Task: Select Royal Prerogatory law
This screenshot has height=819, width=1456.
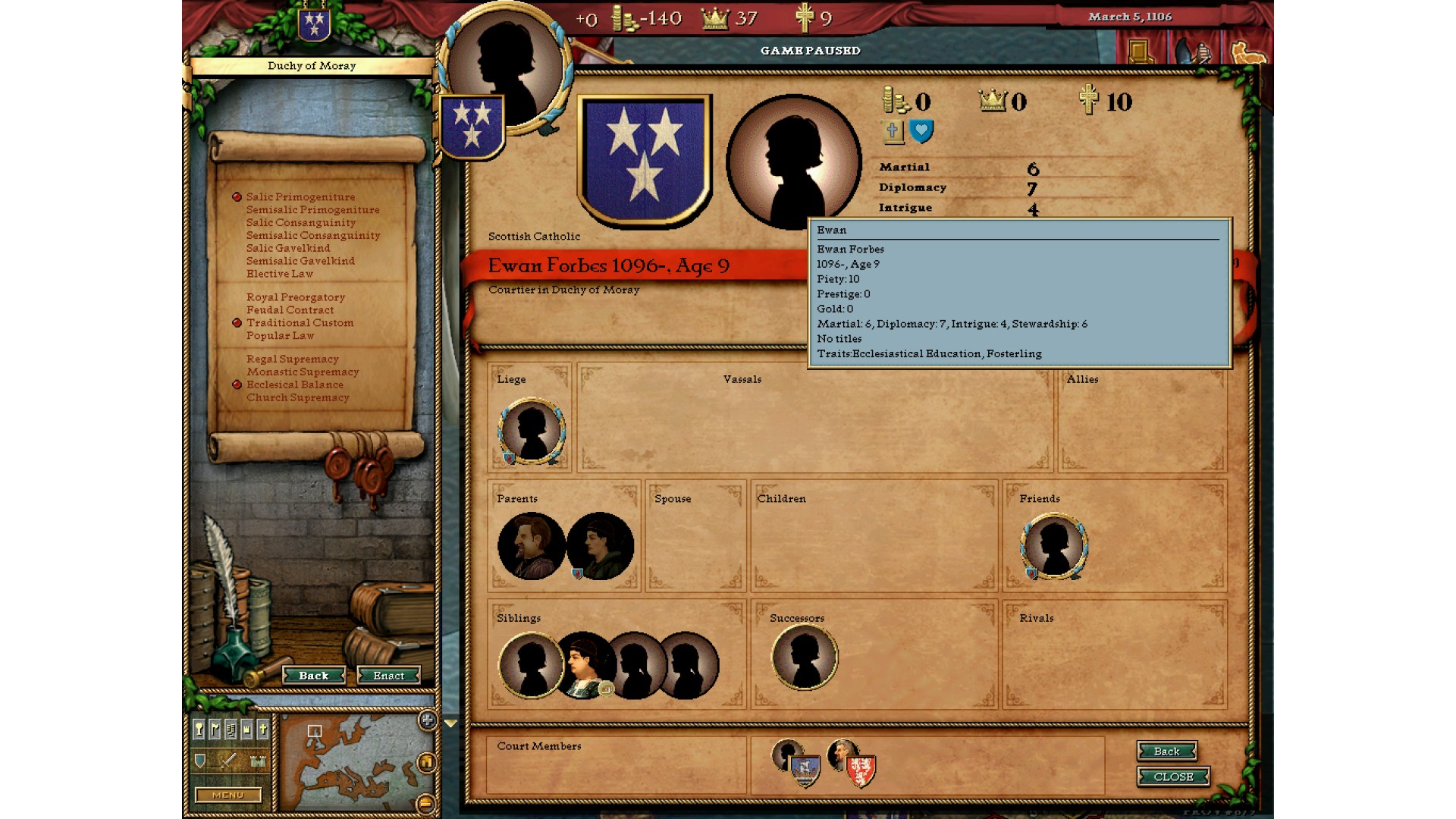Action: 295,297
